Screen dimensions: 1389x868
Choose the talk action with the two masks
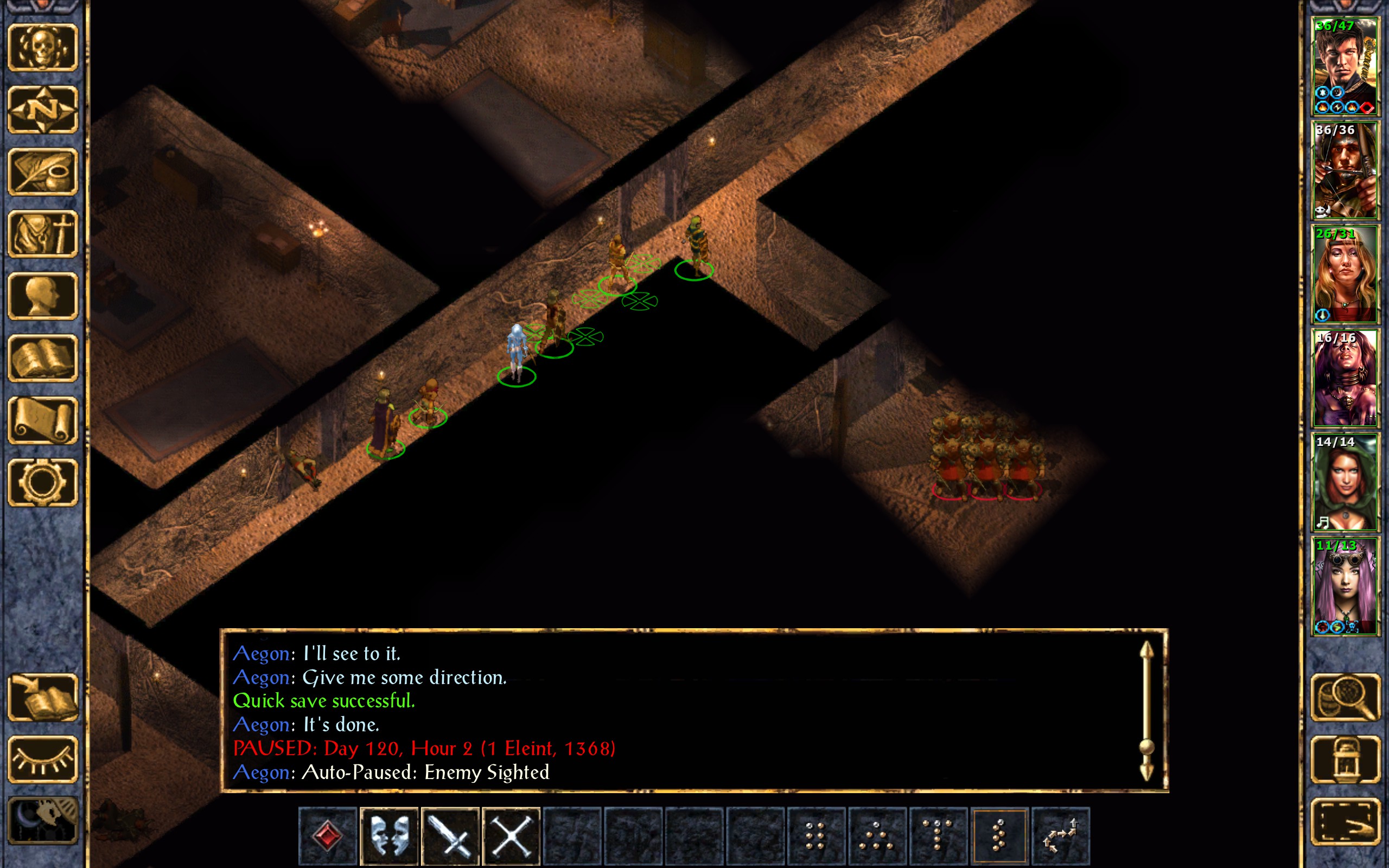coord(389,836)
